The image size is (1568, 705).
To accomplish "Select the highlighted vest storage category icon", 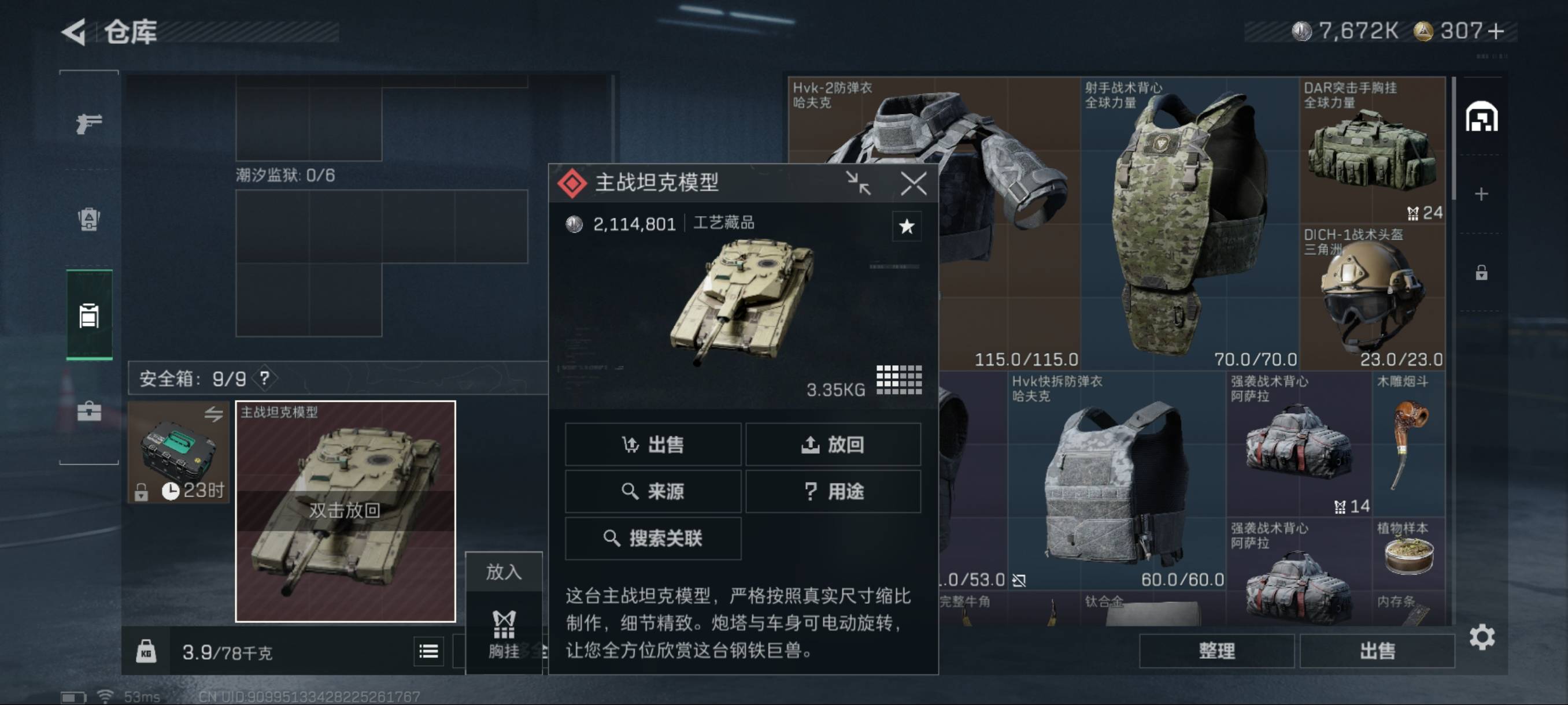I will pos(88,315).
